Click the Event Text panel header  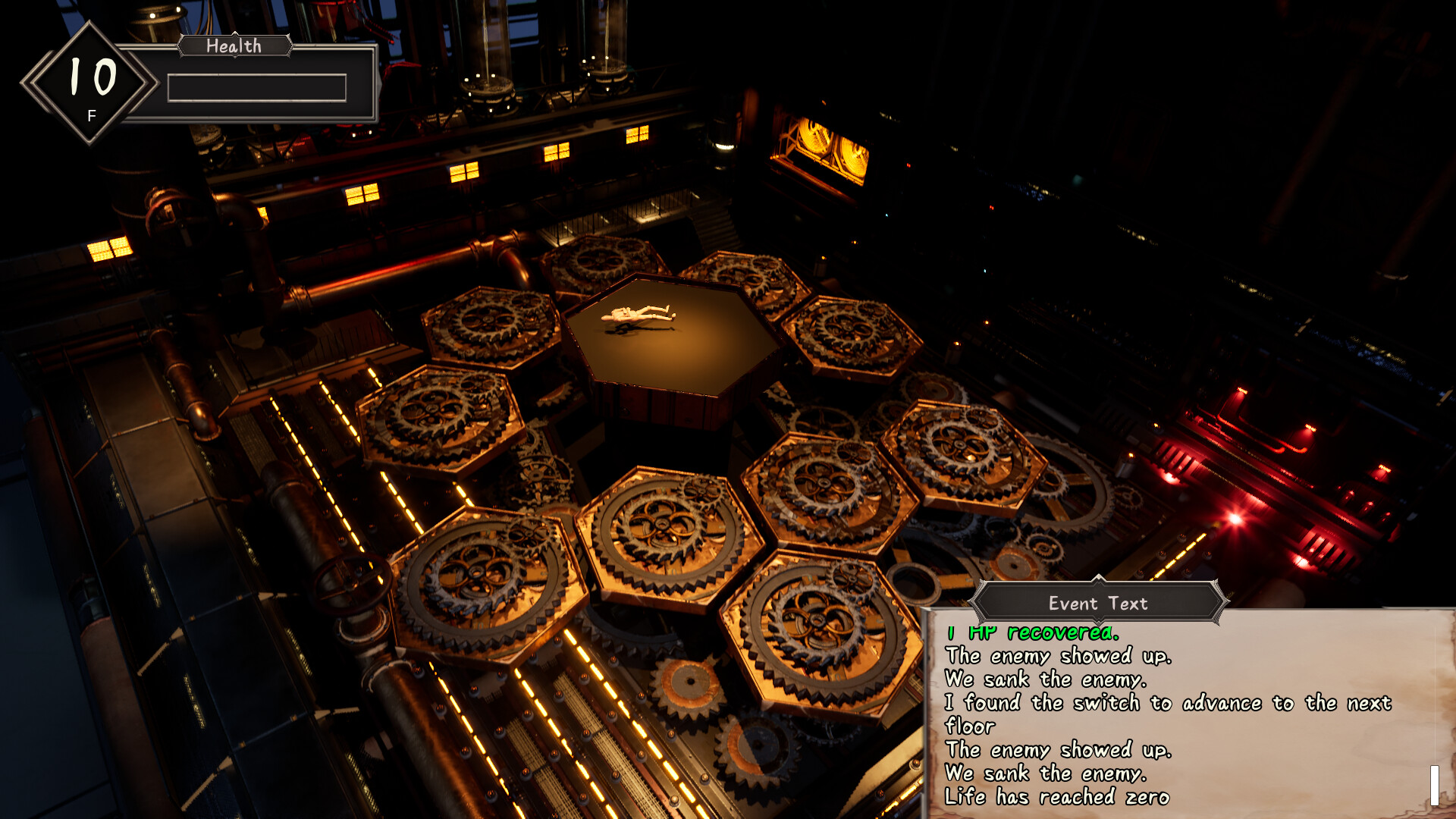(1097, 603)
